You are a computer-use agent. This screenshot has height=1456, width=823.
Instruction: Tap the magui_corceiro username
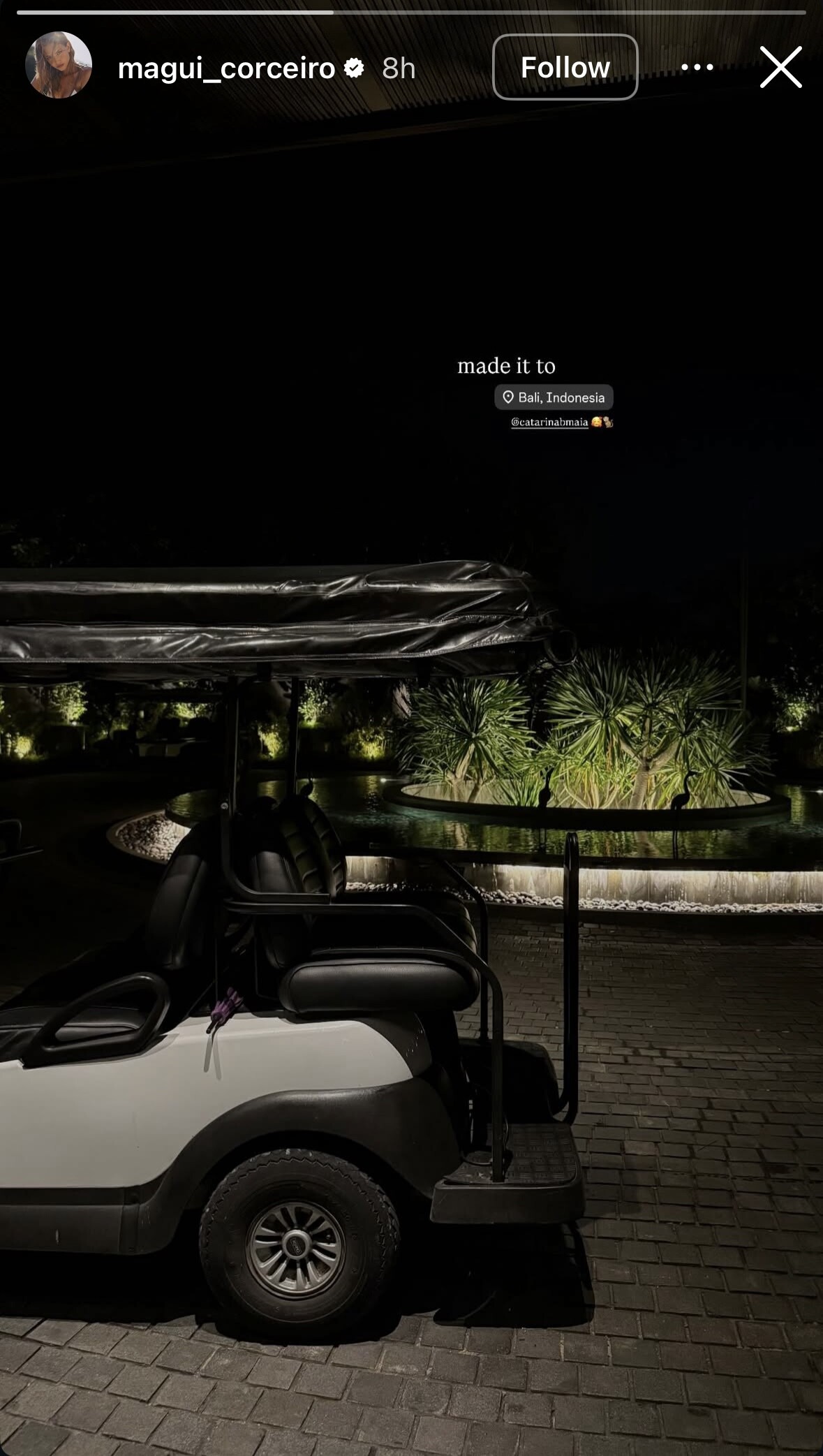226,68
